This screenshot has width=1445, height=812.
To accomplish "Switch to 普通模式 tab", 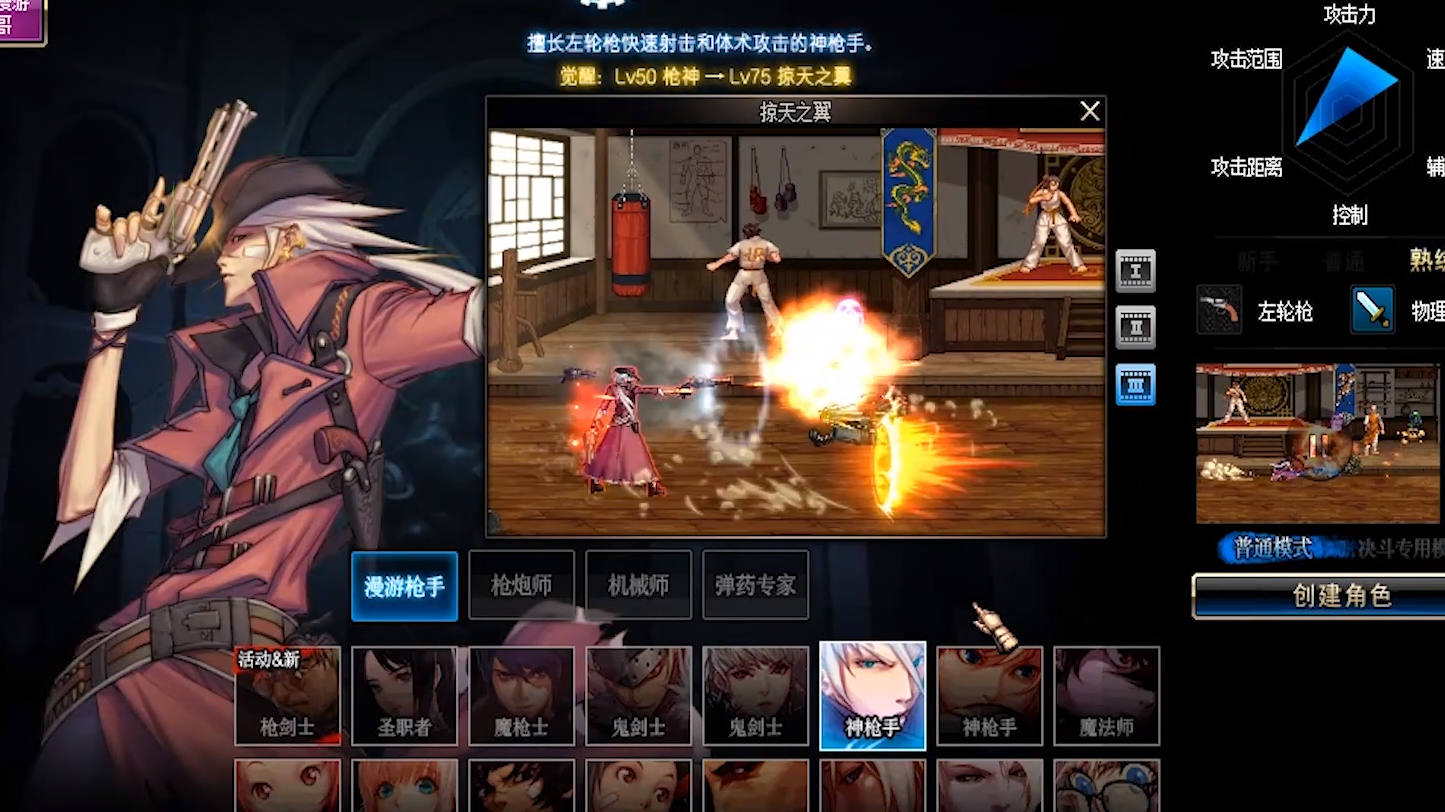I will point(1272,548).
